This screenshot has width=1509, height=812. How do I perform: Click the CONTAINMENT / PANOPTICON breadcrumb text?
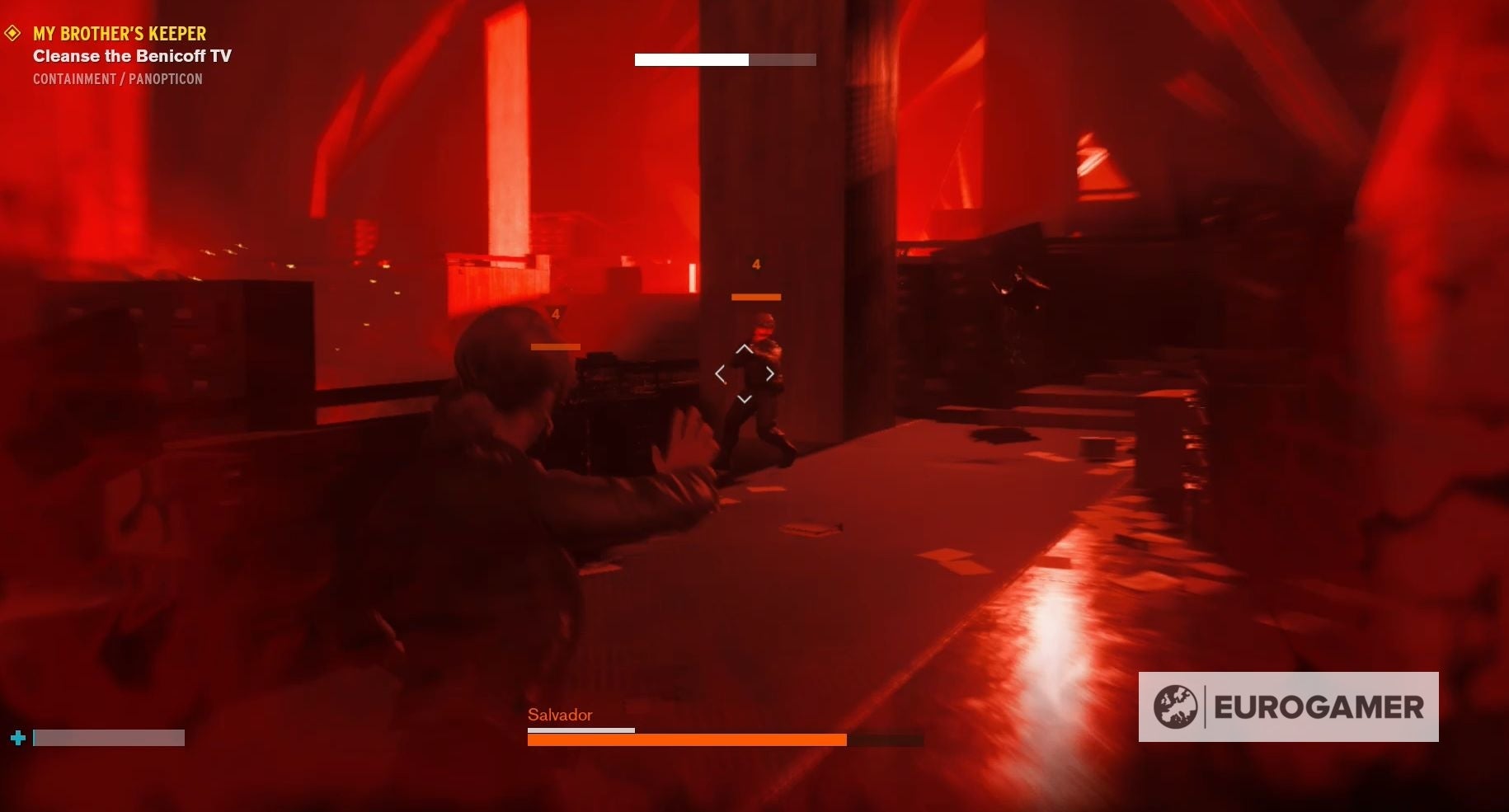(117, 78)
